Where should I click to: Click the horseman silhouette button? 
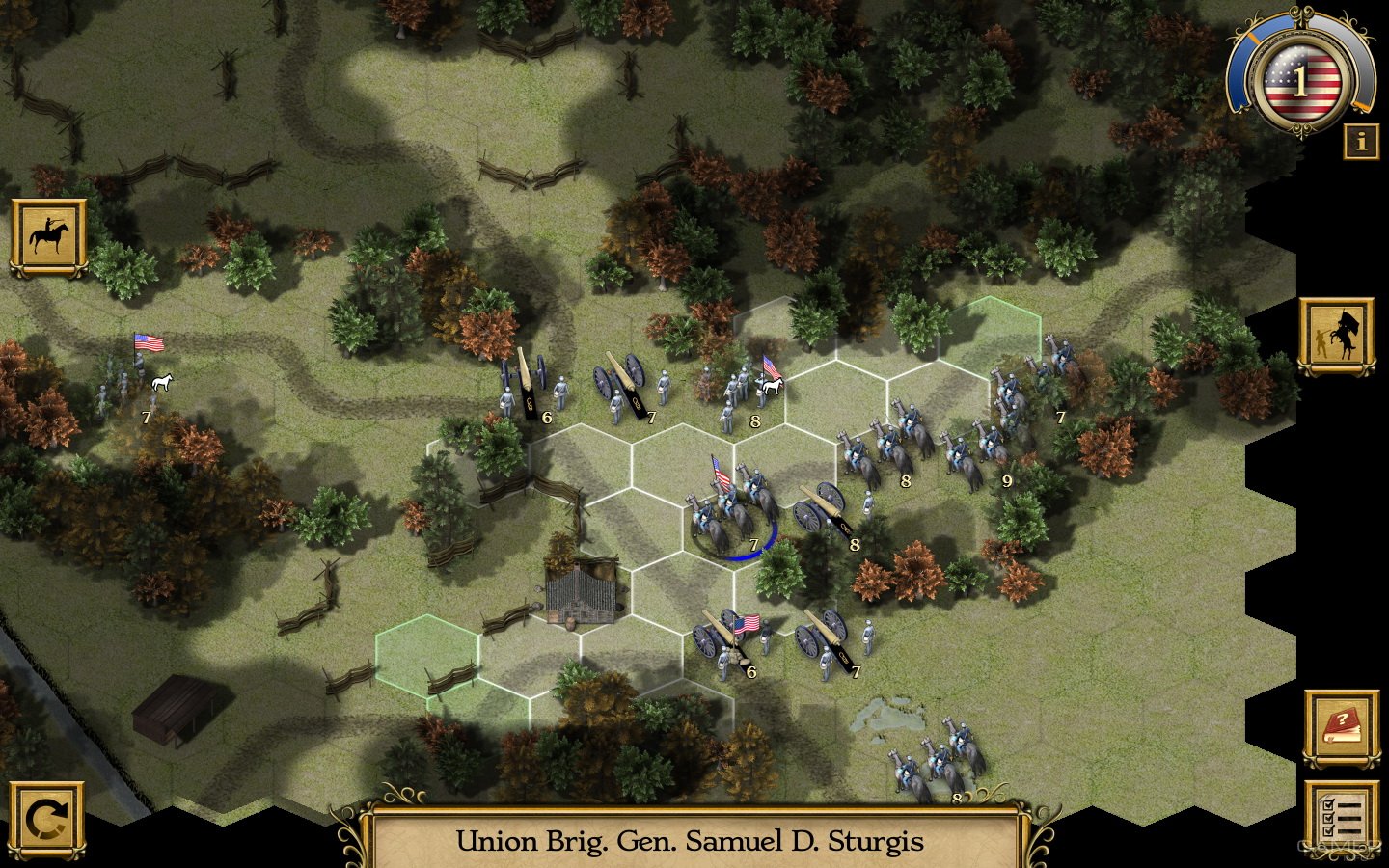(48, 237)
